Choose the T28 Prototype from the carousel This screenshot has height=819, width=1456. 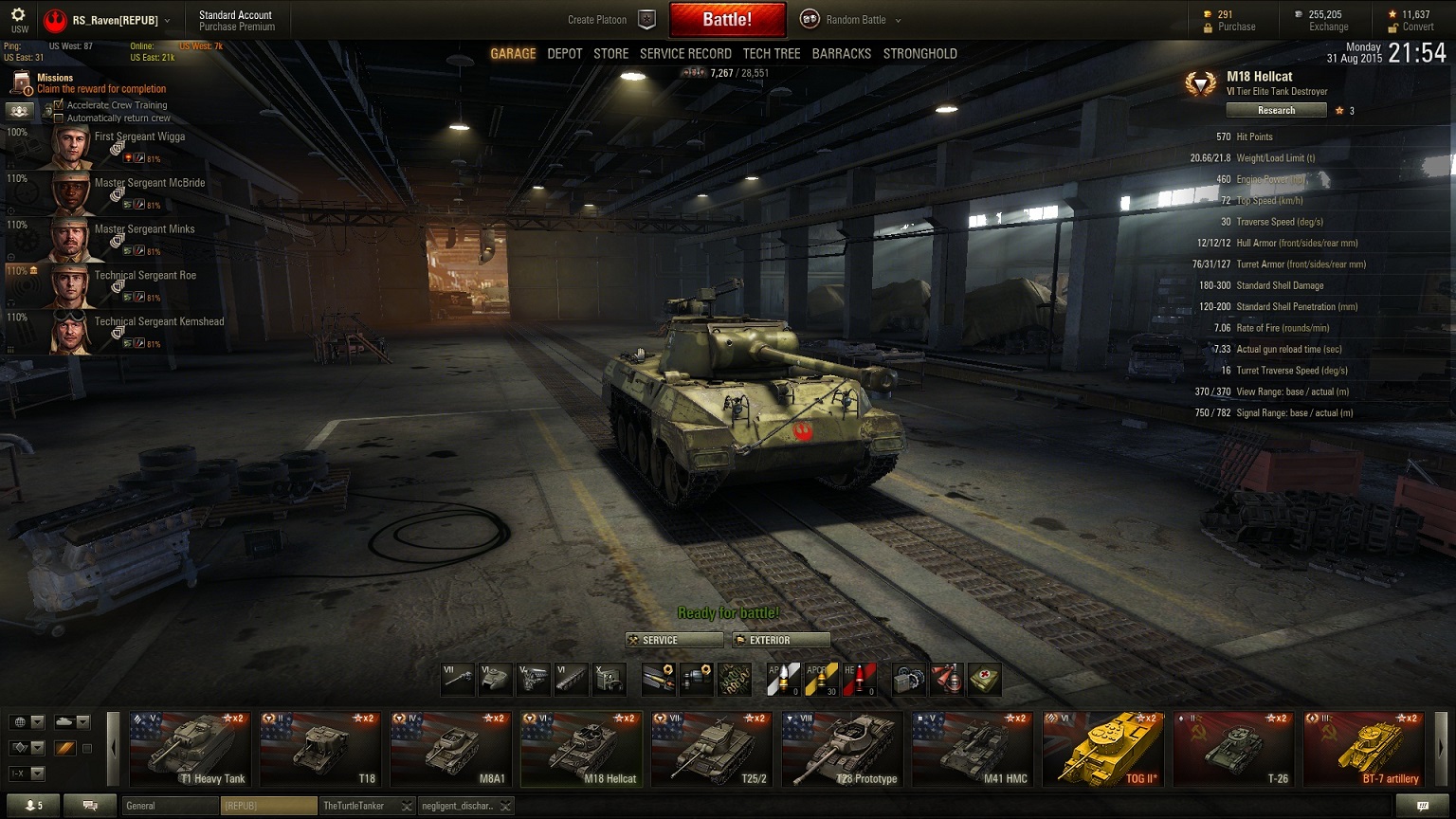[842, 749]
